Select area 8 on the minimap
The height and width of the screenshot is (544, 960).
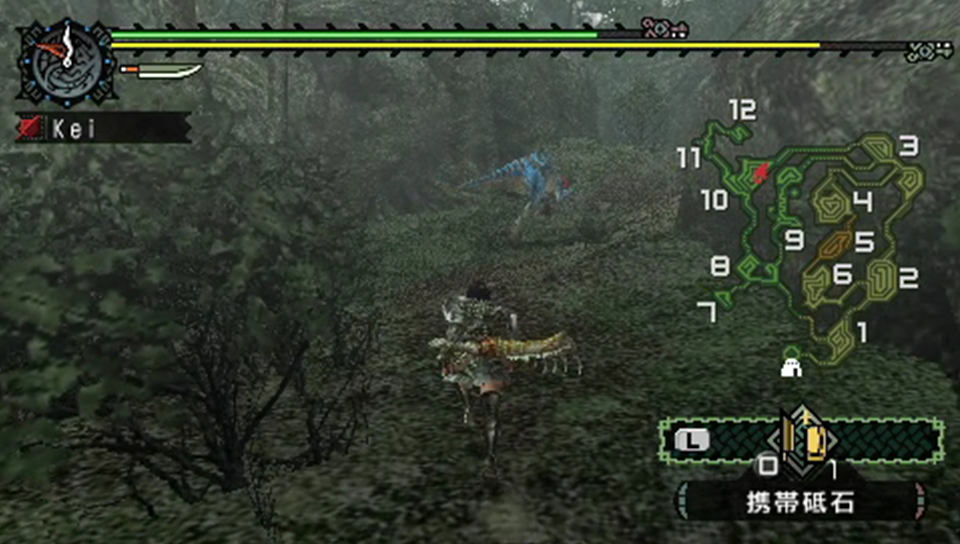[720, 267]
